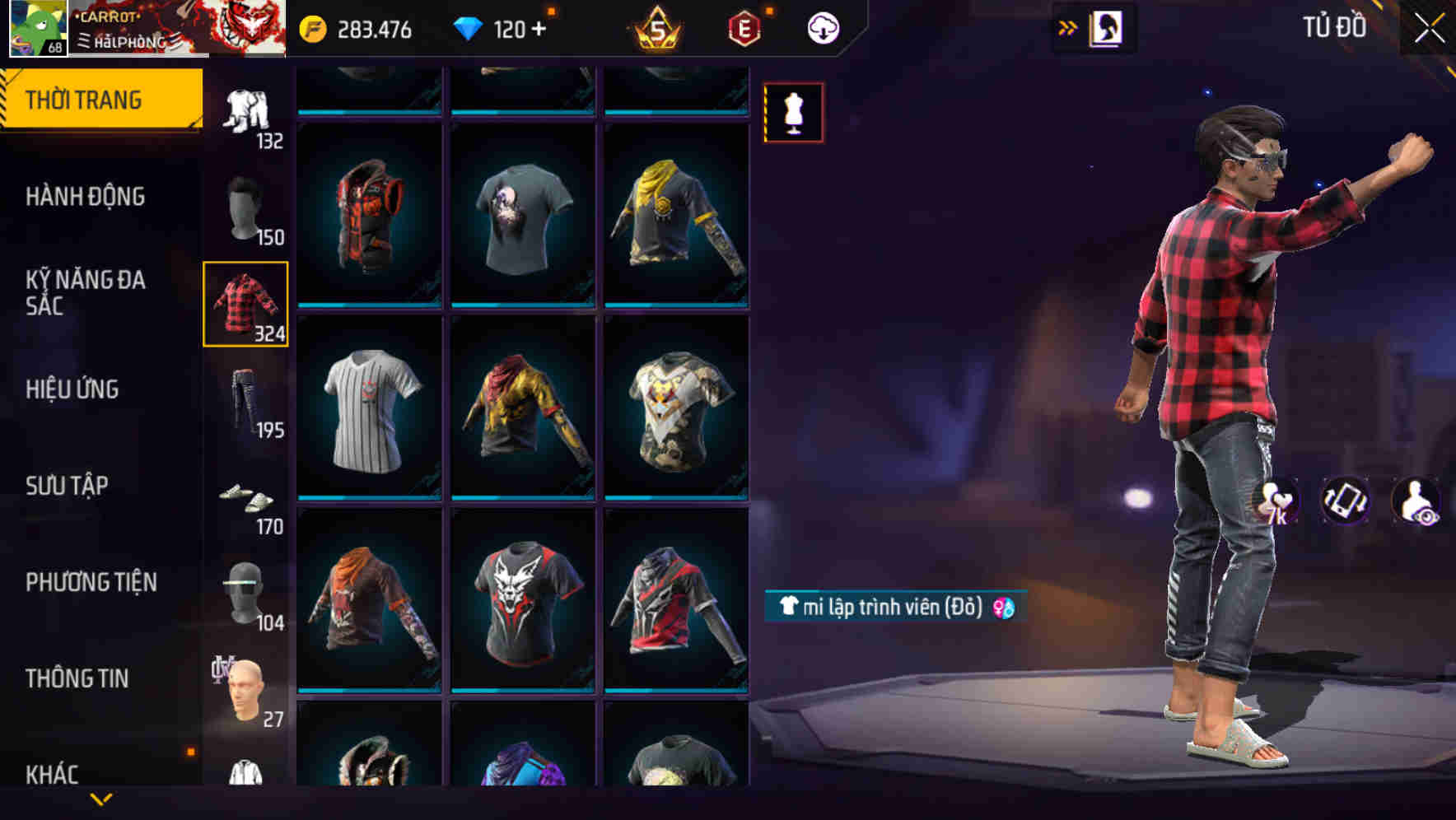Select the red plaid shirt category icon
1456x820 pixels.
(x=245, y=303)
